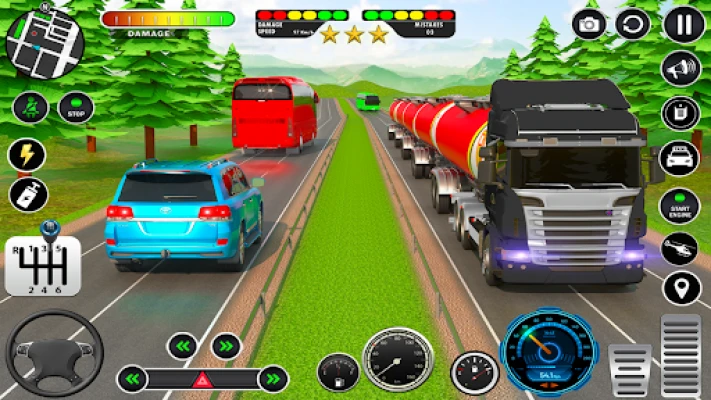Open the clipboard task list

point(681,113)
